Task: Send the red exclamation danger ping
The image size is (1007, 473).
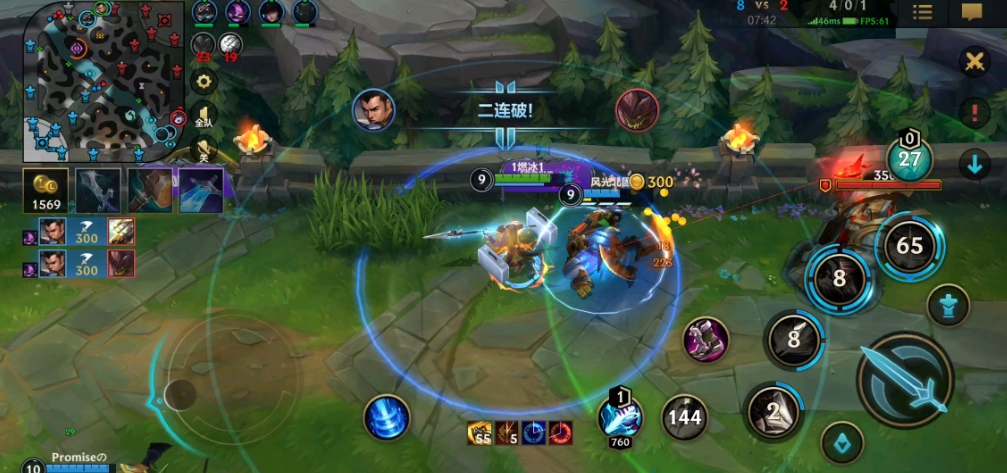Action: pyautogui.click(x=973, y=112)
